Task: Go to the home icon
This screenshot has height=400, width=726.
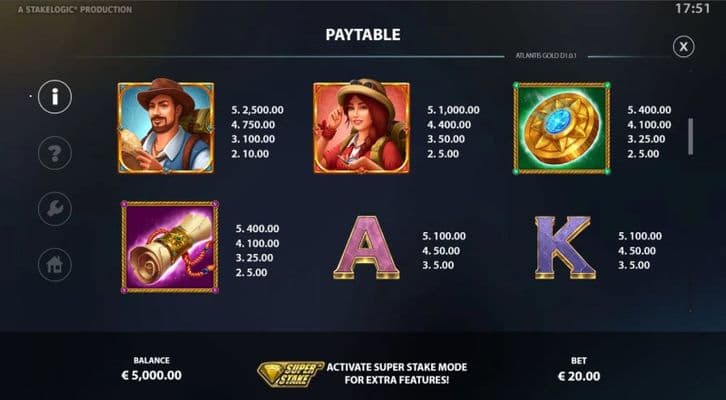Action: coord(55,265)
